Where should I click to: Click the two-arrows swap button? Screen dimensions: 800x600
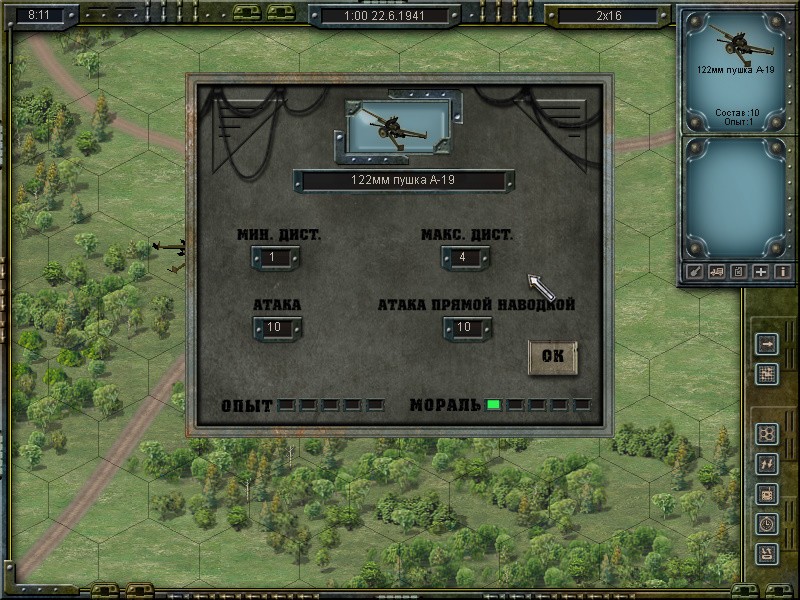click(767, 463)
